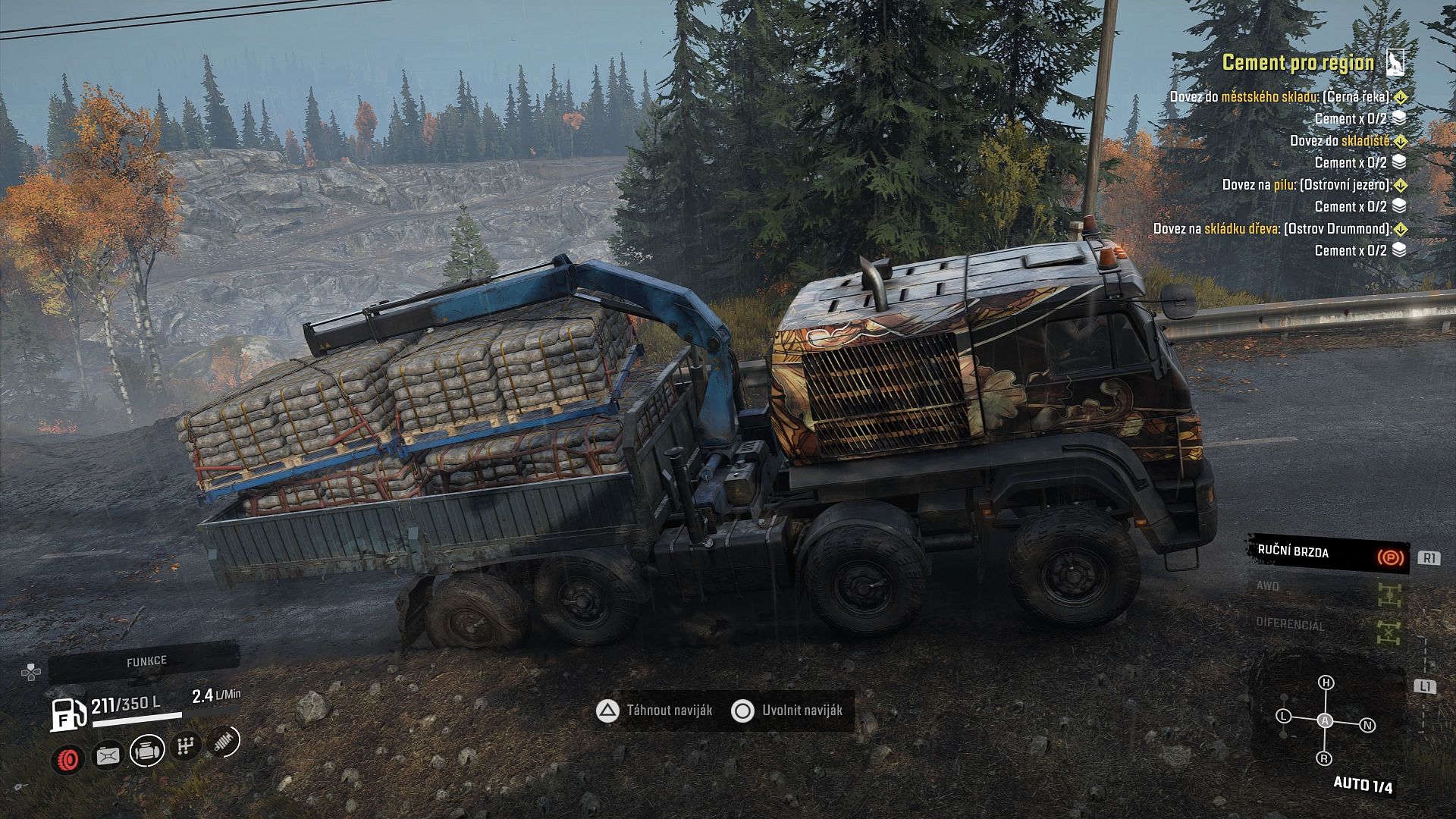Viewport: 1456px width, 819px height.
Task: Click the gearbox damage icon
Action: pyautogui.click(x=185, y=747)
